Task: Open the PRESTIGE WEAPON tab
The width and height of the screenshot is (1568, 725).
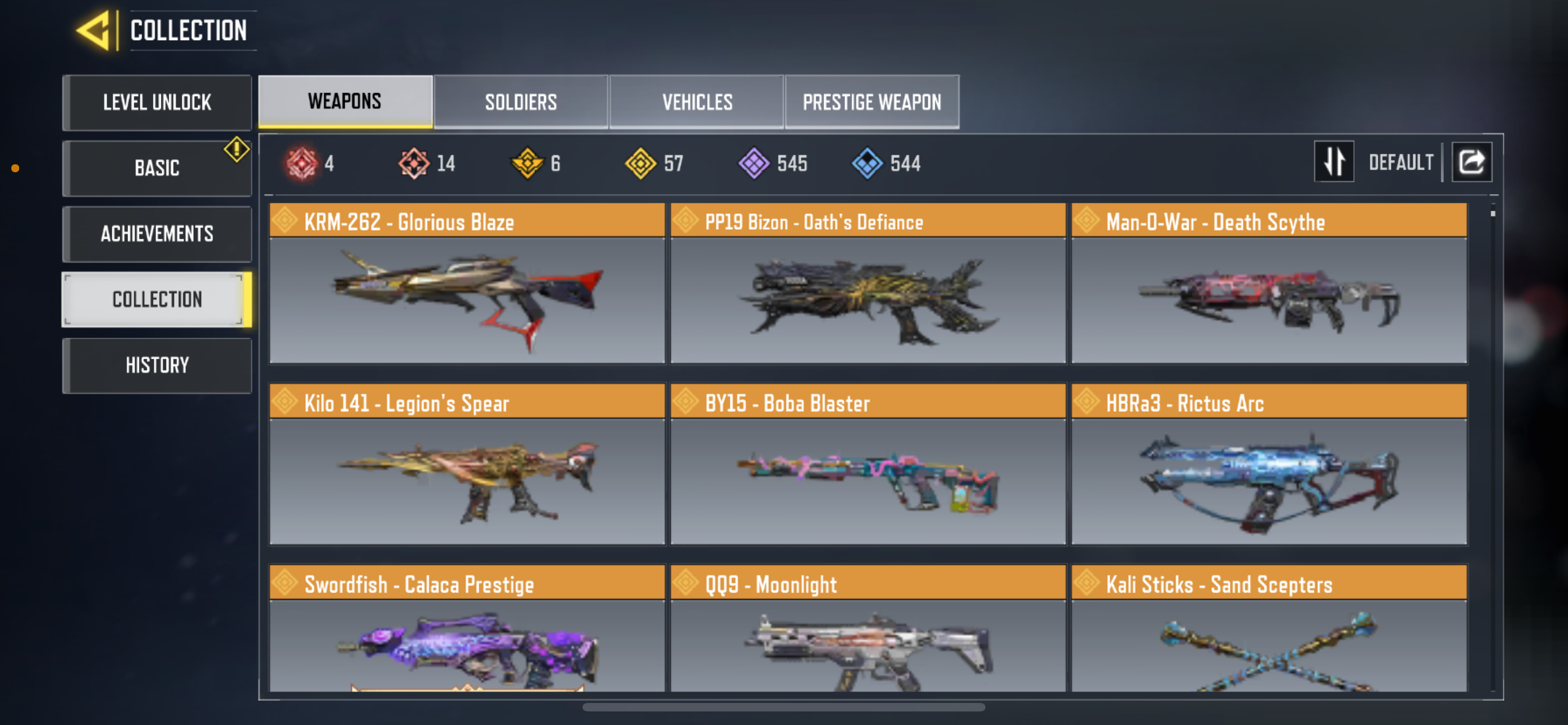Action: 871,102
